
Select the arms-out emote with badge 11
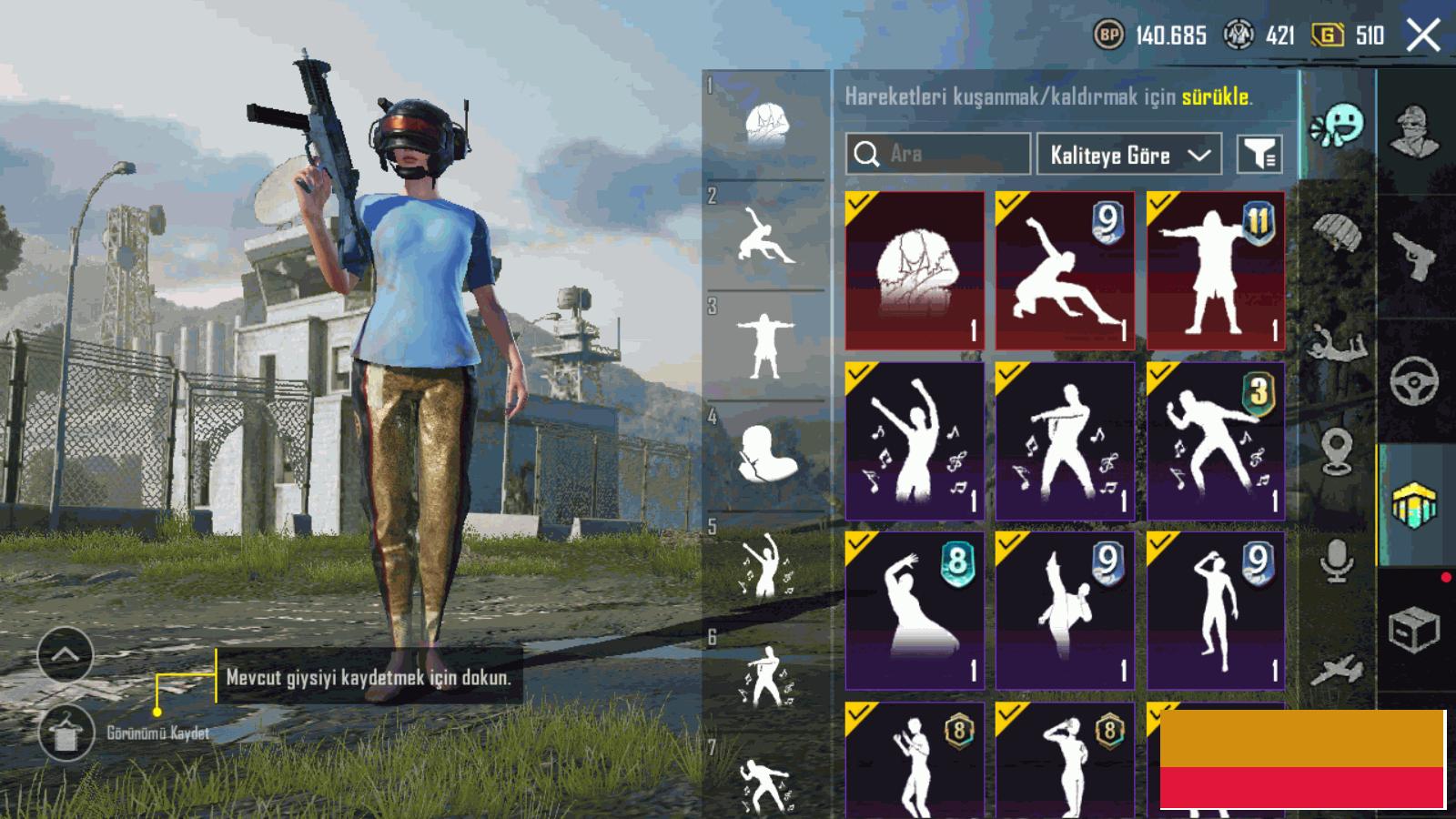1216,270
